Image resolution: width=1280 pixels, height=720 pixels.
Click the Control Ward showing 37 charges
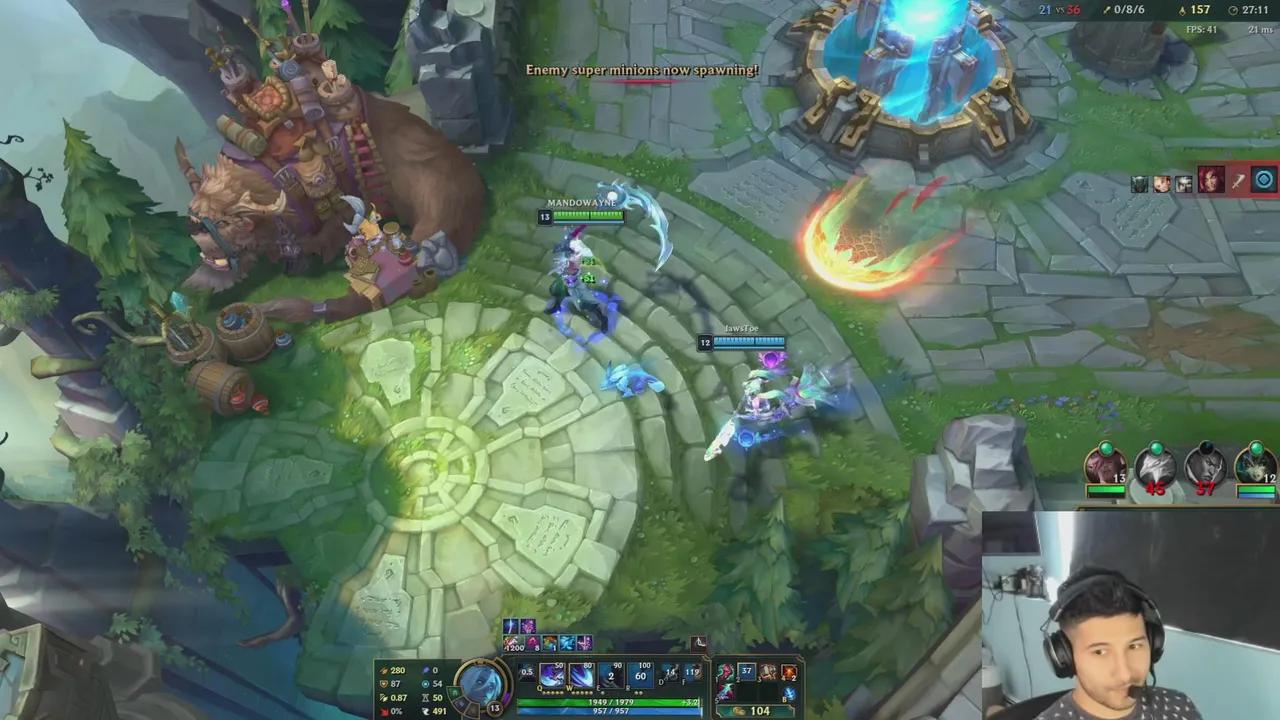[x=744, y=670]
